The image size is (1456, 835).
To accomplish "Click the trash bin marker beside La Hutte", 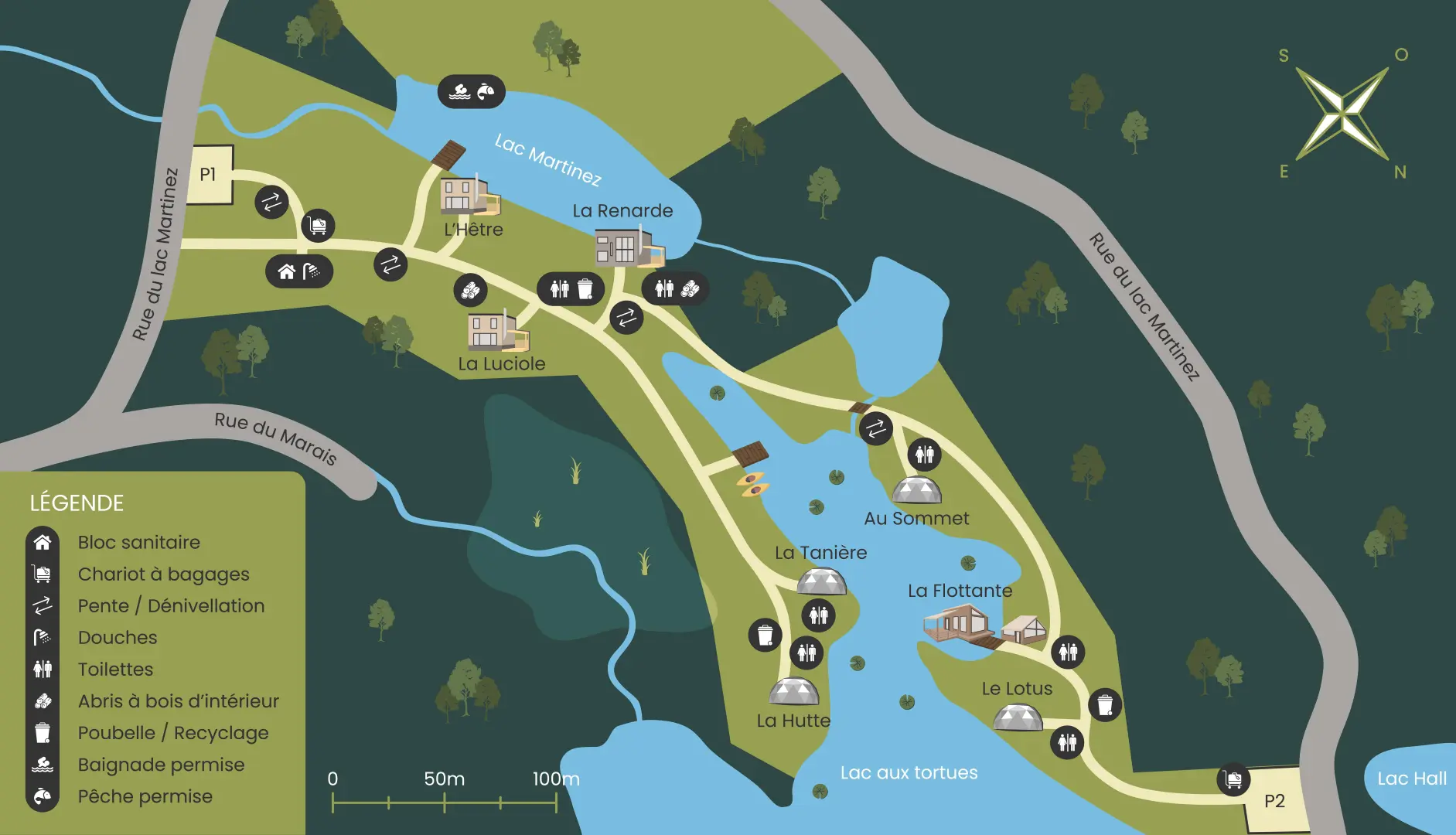I will coord(765,636).
